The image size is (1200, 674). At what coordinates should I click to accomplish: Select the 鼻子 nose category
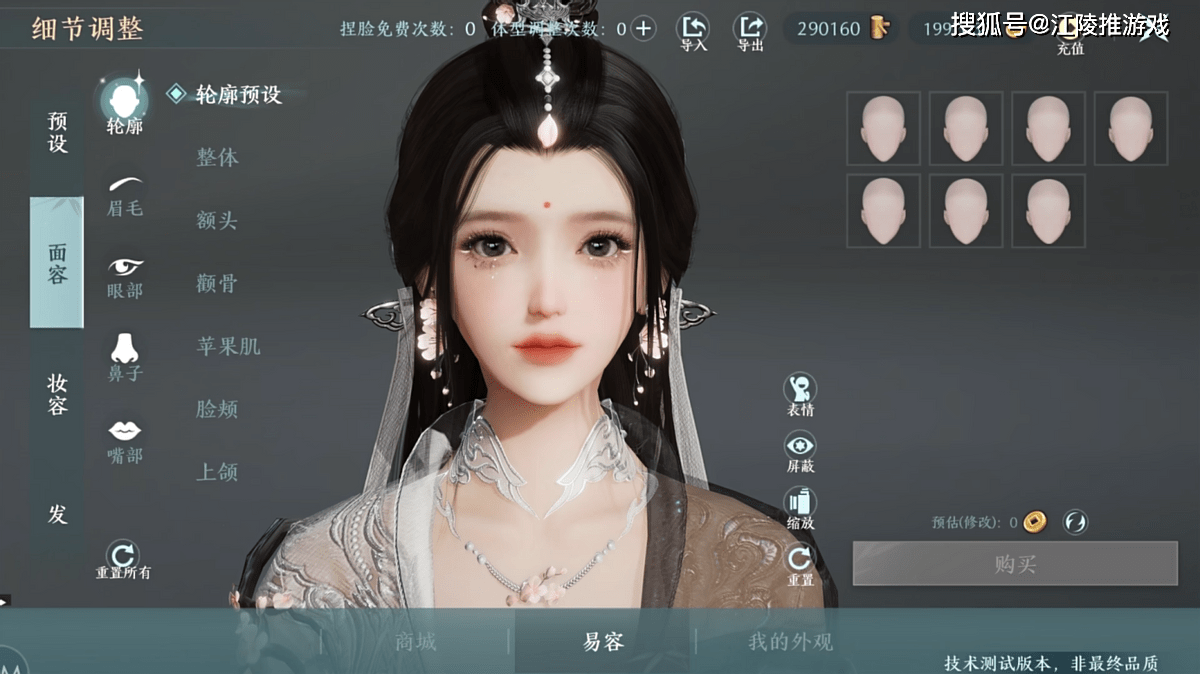click(125, 357)
